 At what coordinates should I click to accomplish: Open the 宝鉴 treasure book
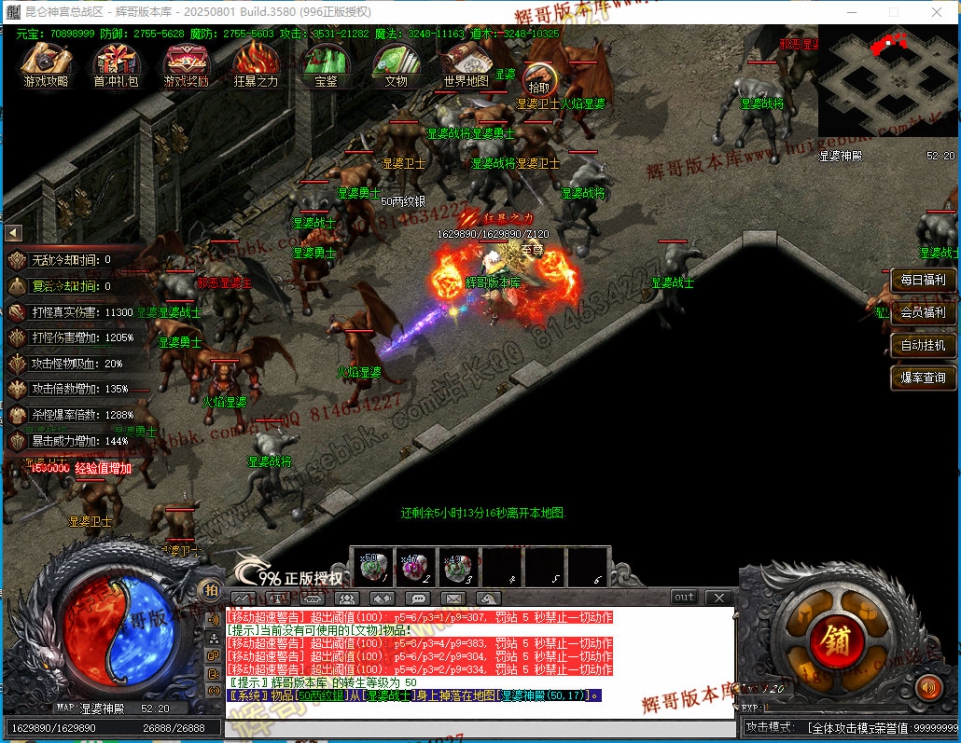(x=325, y=65)
